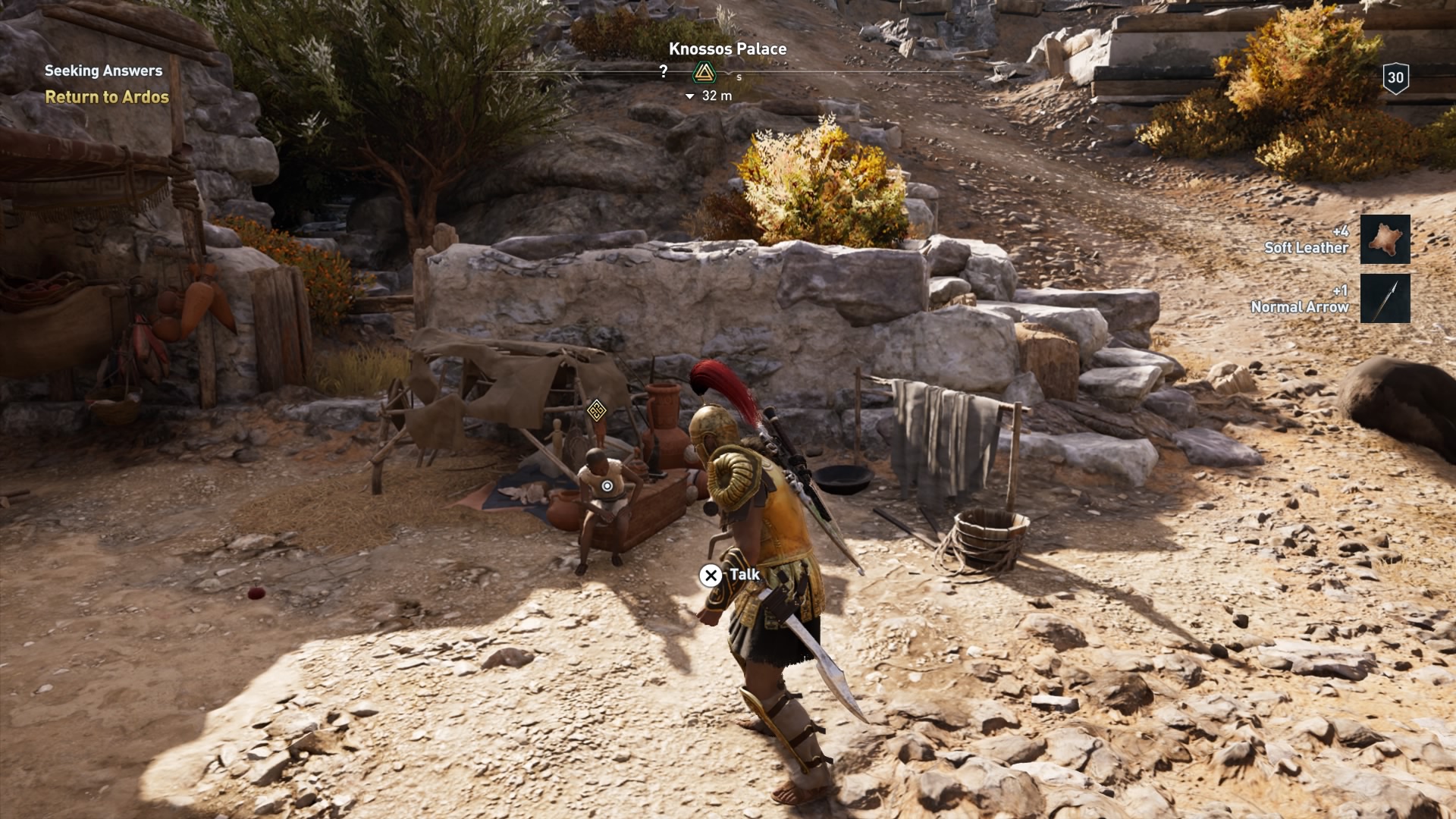This screenshot has width=1456, height=819.
Task: Click the leather hide thumbnail in the notification
Action: [x=1385, y=240]
